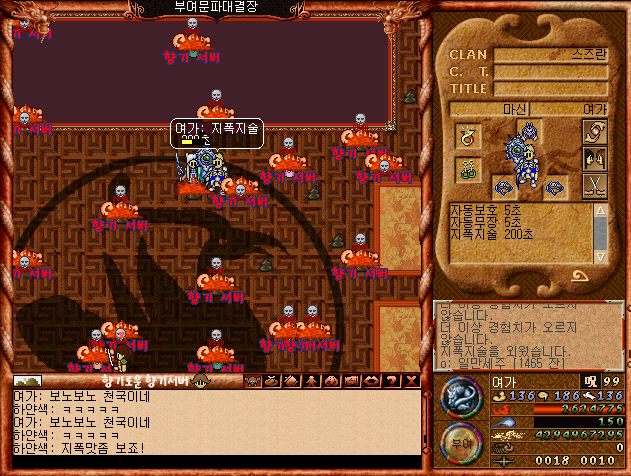Viewport: 631px width, 476px height.
Task: Activate the 부여 orb button
Action: [461, 443]
